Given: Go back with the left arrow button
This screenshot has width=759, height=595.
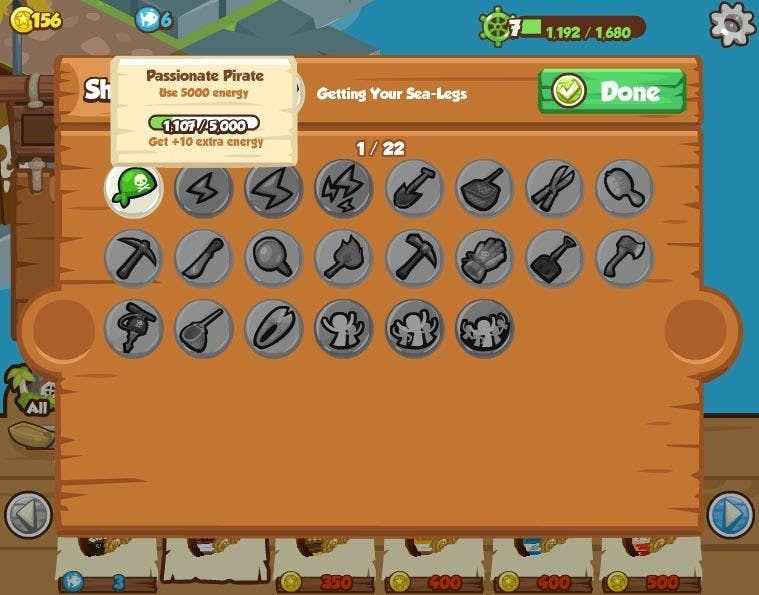Looking at the screenshot, I should (x=28, y=516).
